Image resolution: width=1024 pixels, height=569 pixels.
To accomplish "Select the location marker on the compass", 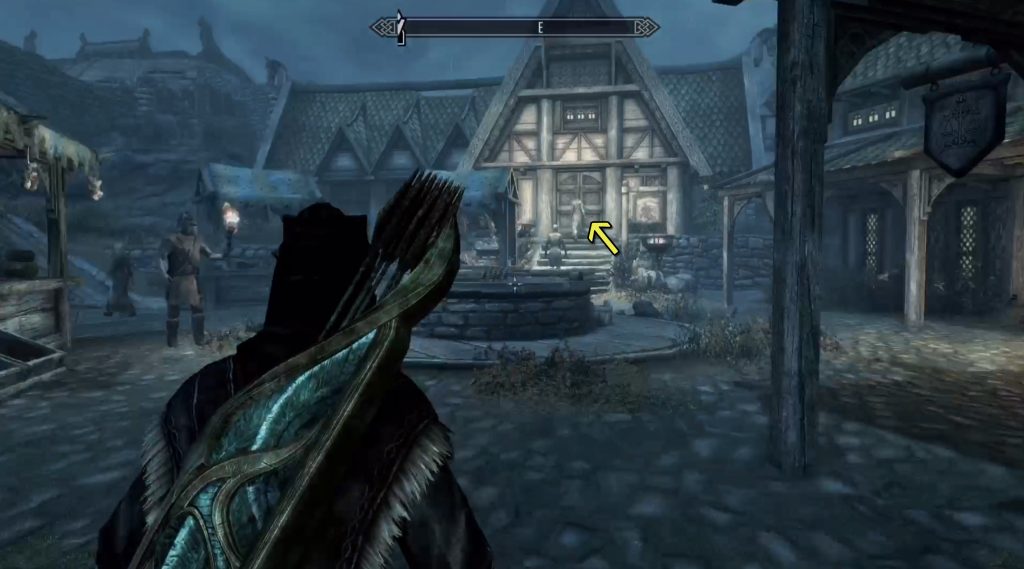I will (x=399, y=25).
